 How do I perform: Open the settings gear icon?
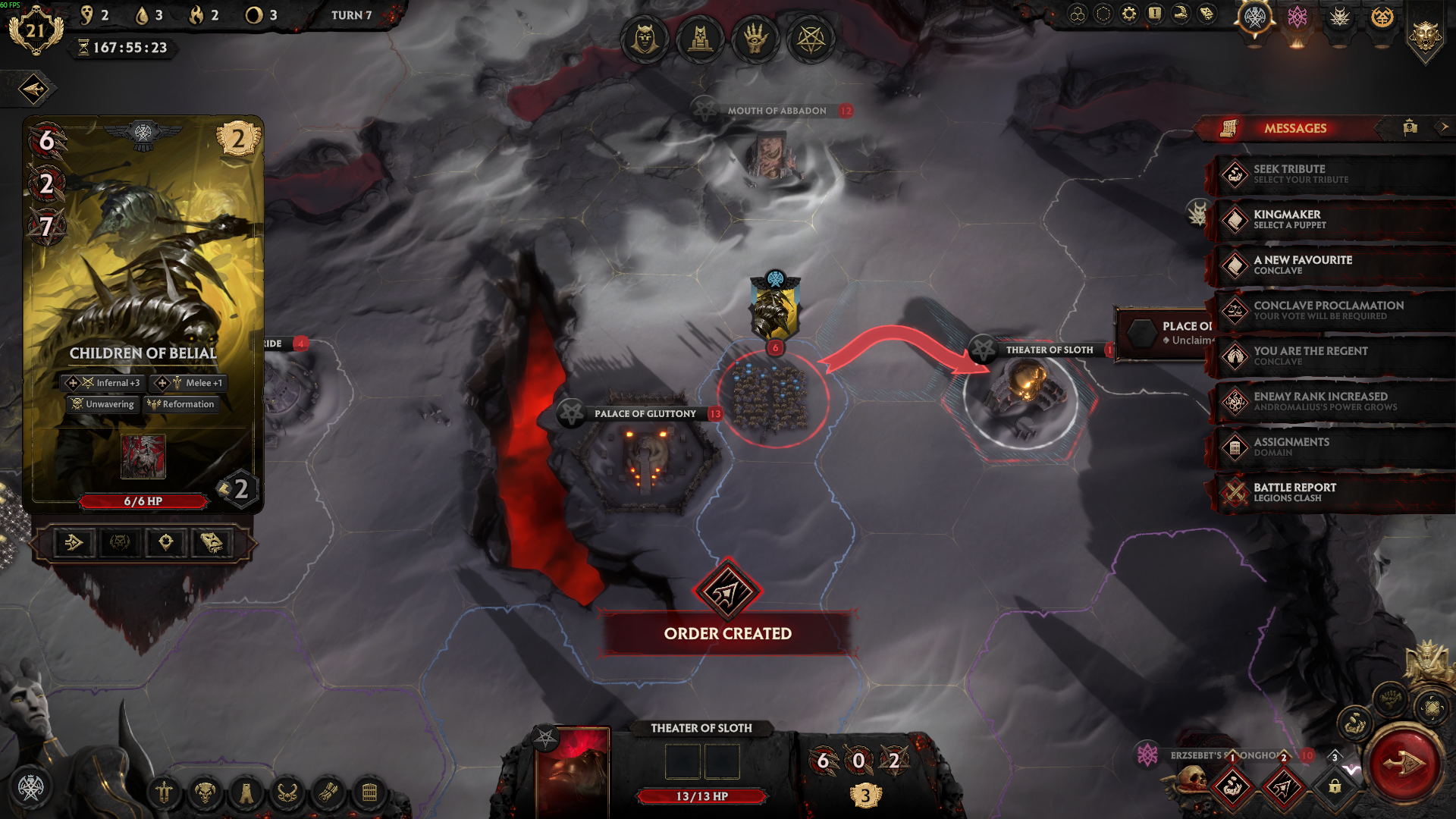1128,14
